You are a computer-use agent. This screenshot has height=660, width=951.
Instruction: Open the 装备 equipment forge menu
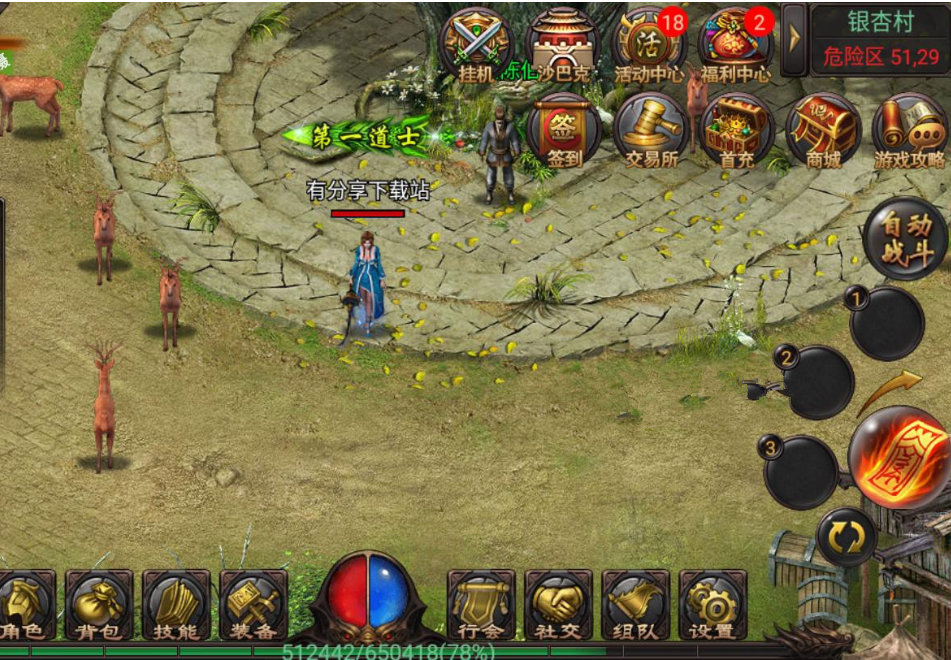click(253, 604)
